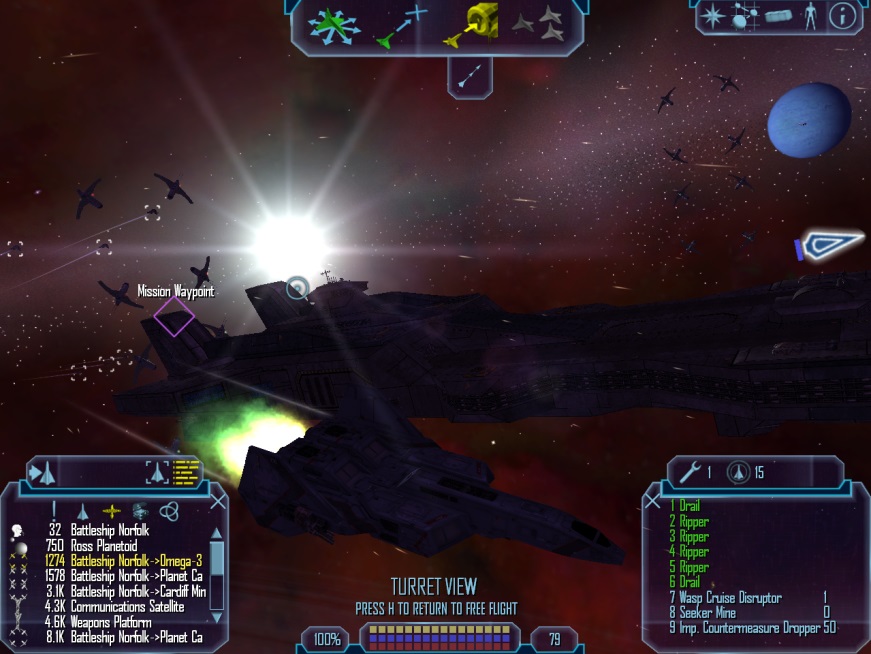Image resolution: width=871 pixels, height=654 pixels.
Task: Click the Join Formation ships icon
Action: click(x=538, y=25)
